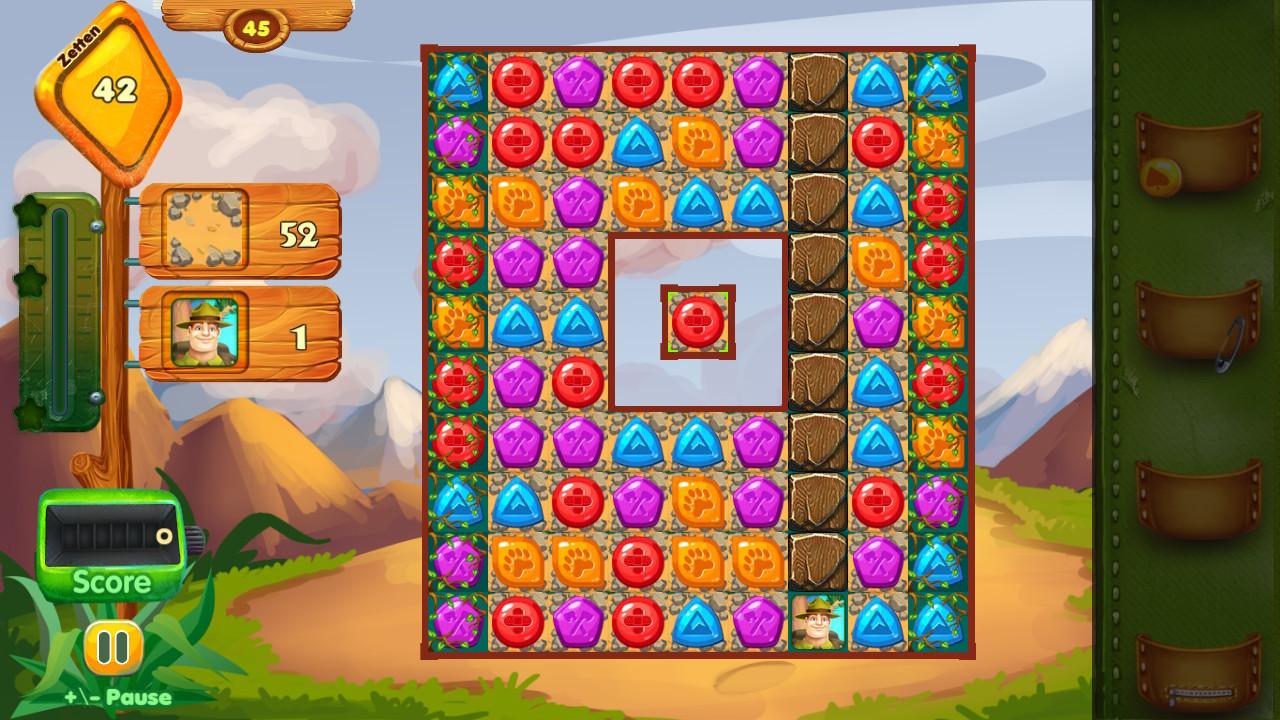Select the red gem inside the framed center cell
The height and width of the screenshot is (720, 1280).
pyautogui.click(x=699, y=319)
